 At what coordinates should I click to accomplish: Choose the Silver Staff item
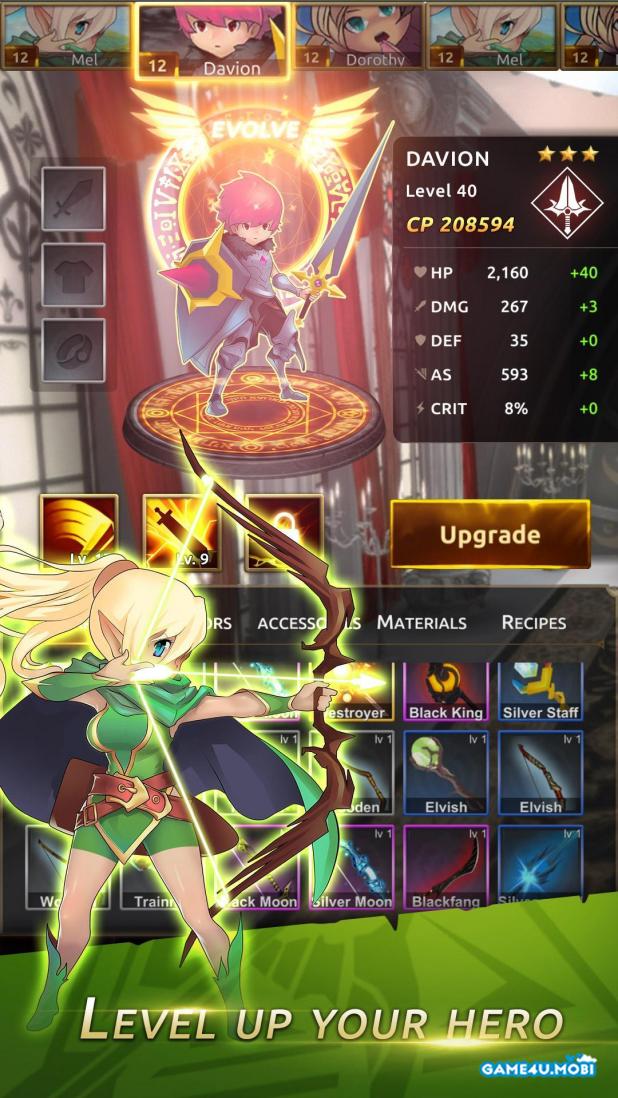[x=540, y=690]
